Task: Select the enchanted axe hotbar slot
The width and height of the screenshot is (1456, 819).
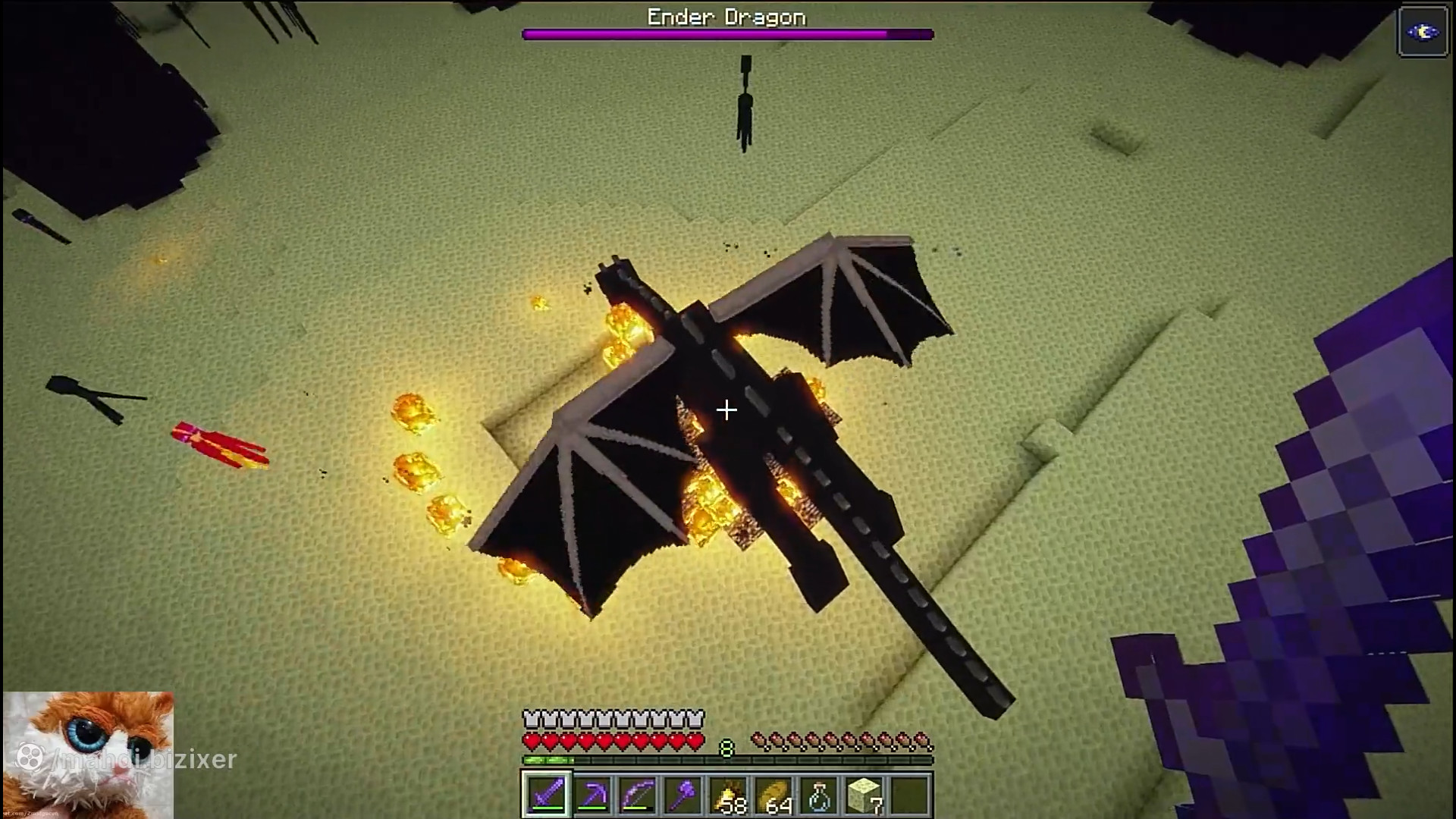Action: (682, 795)
